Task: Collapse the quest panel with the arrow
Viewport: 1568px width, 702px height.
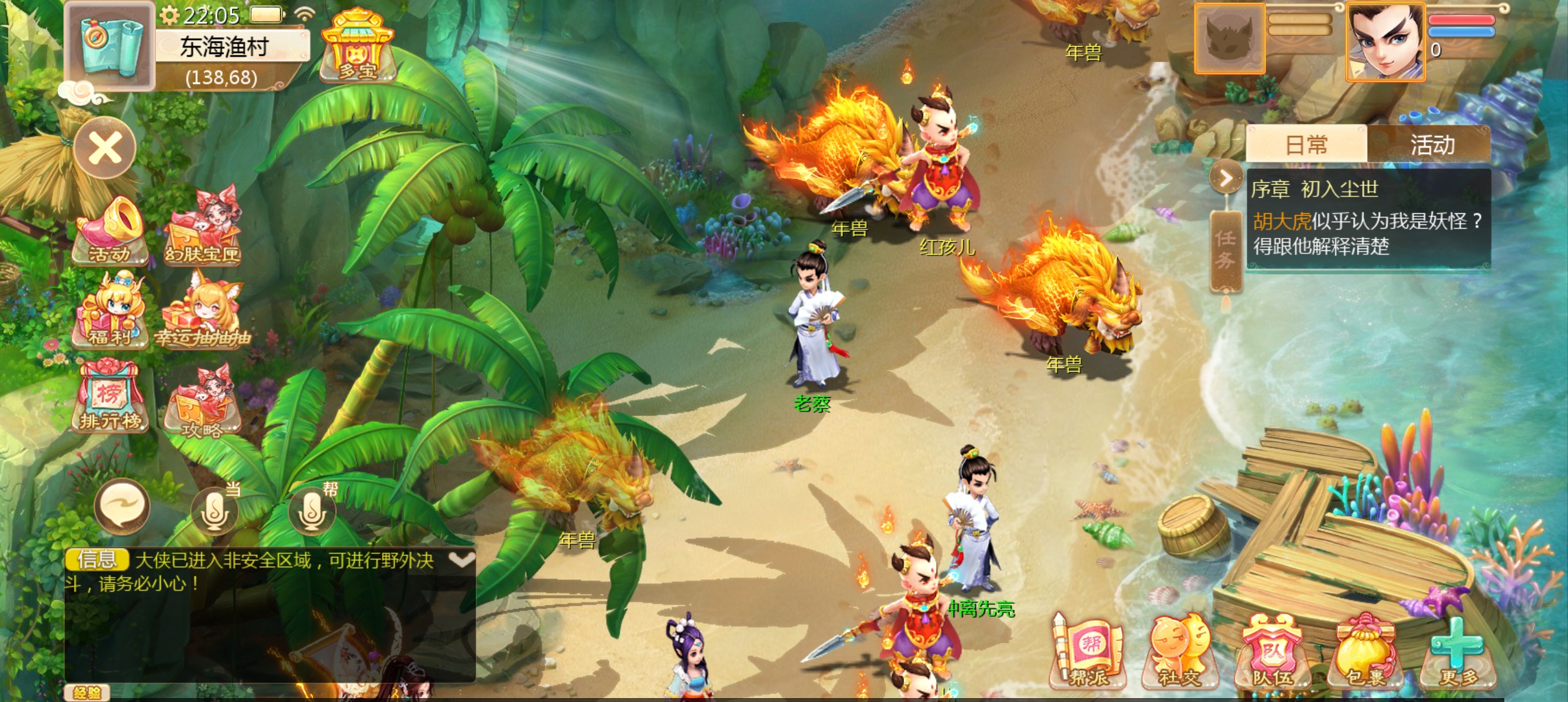Action: pos(1226,178)
